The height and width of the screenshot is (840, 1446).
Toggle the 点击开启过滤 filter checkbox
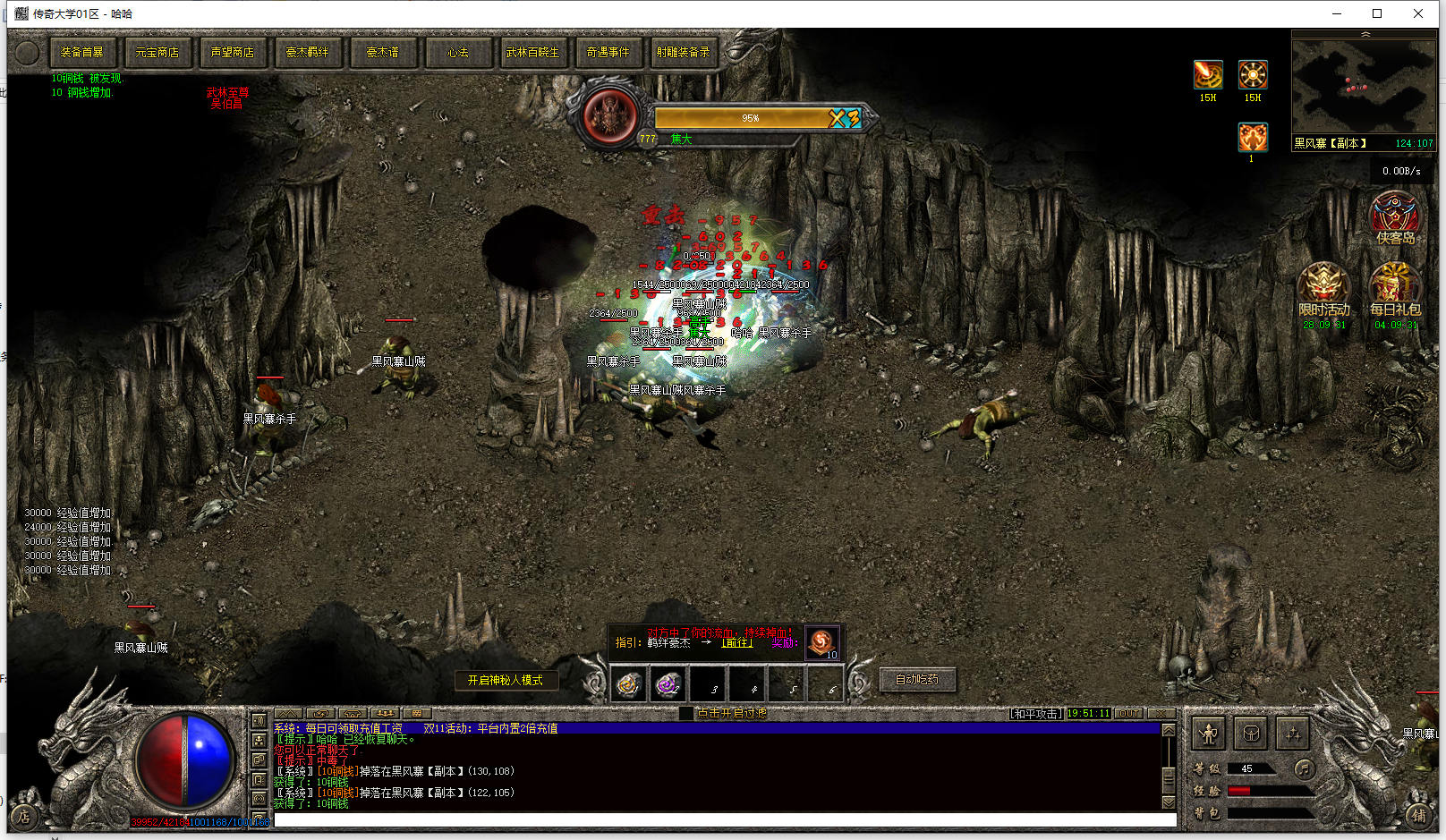686,713
